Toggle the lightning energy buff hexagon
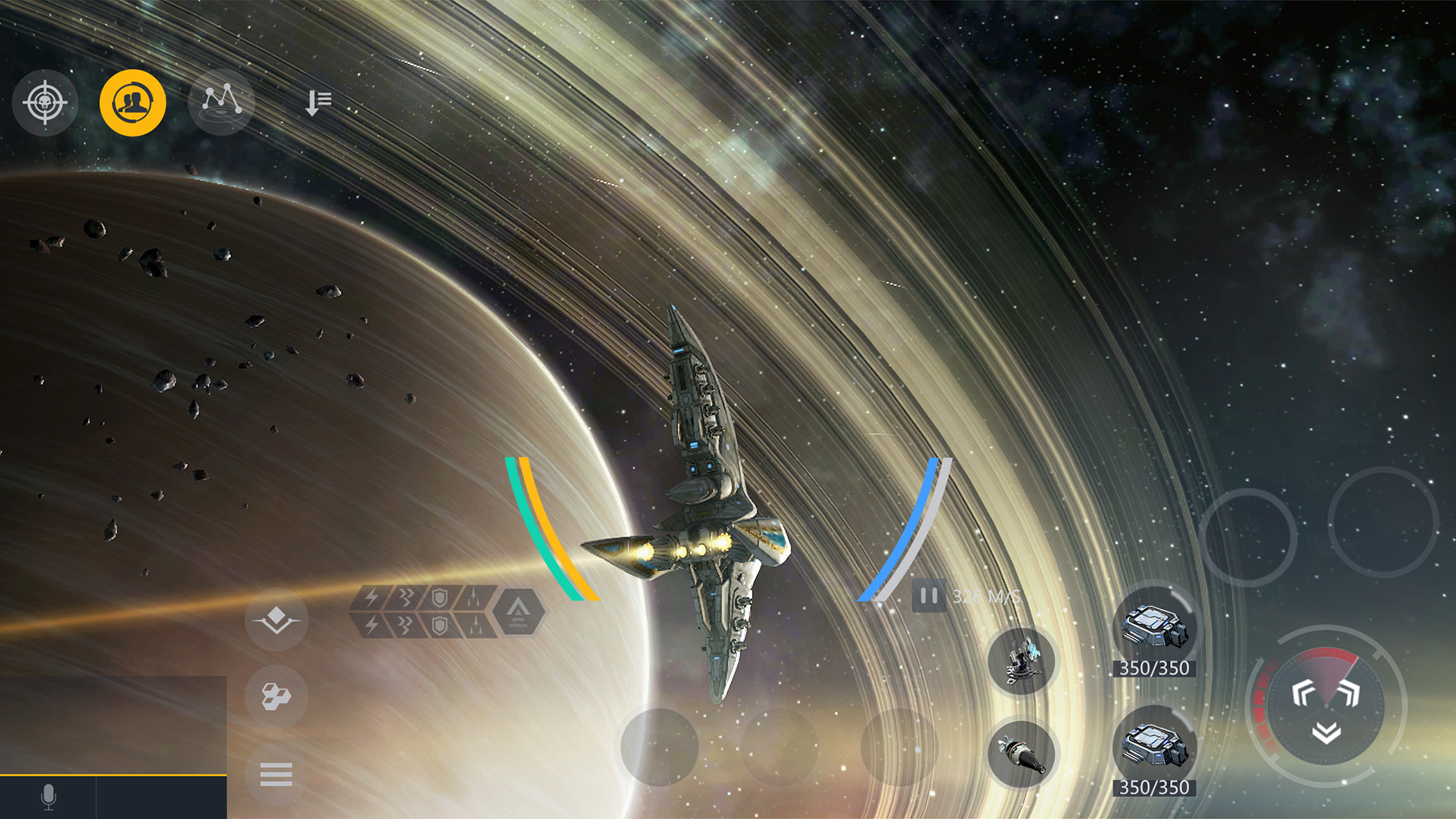The image size is (1456, 819). coord(370,598)
